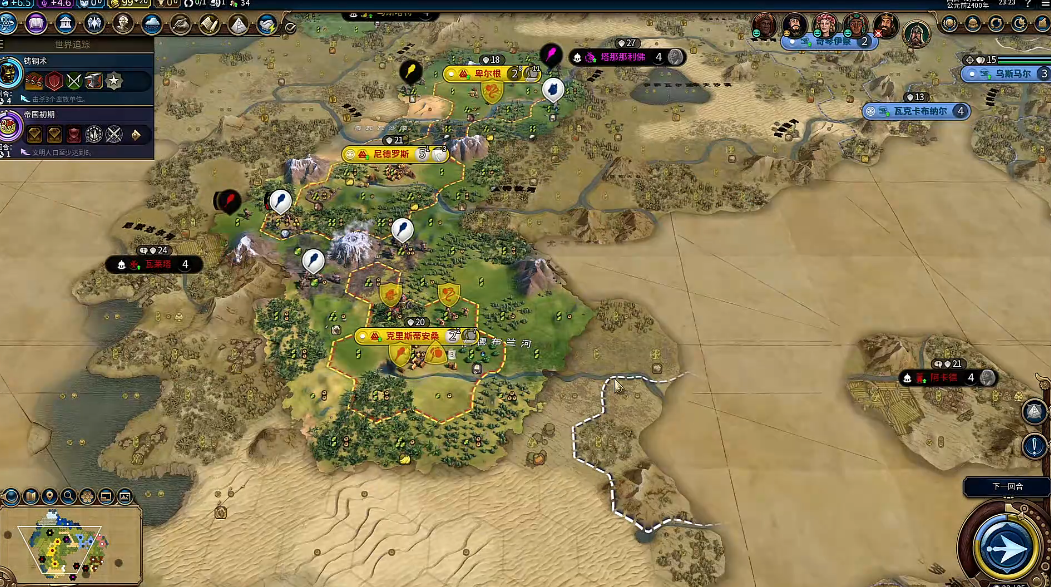Open the technology tree button

click(x=10, y=22)
